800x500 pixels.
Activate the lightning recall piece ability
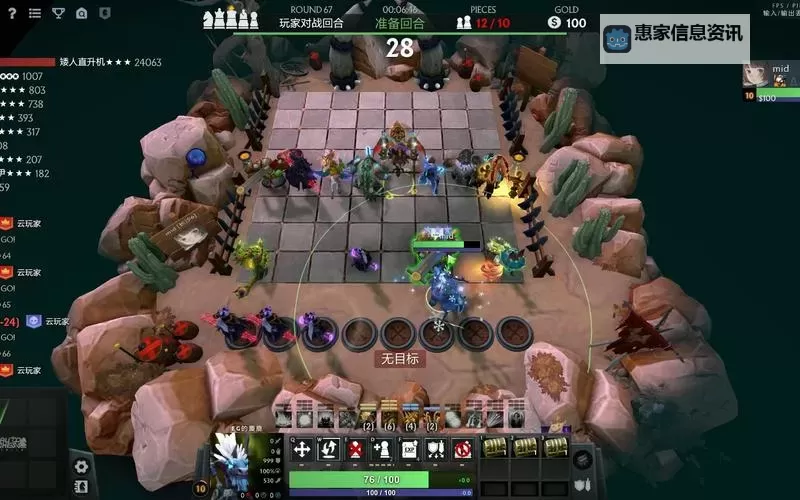(x=328, y=449)
